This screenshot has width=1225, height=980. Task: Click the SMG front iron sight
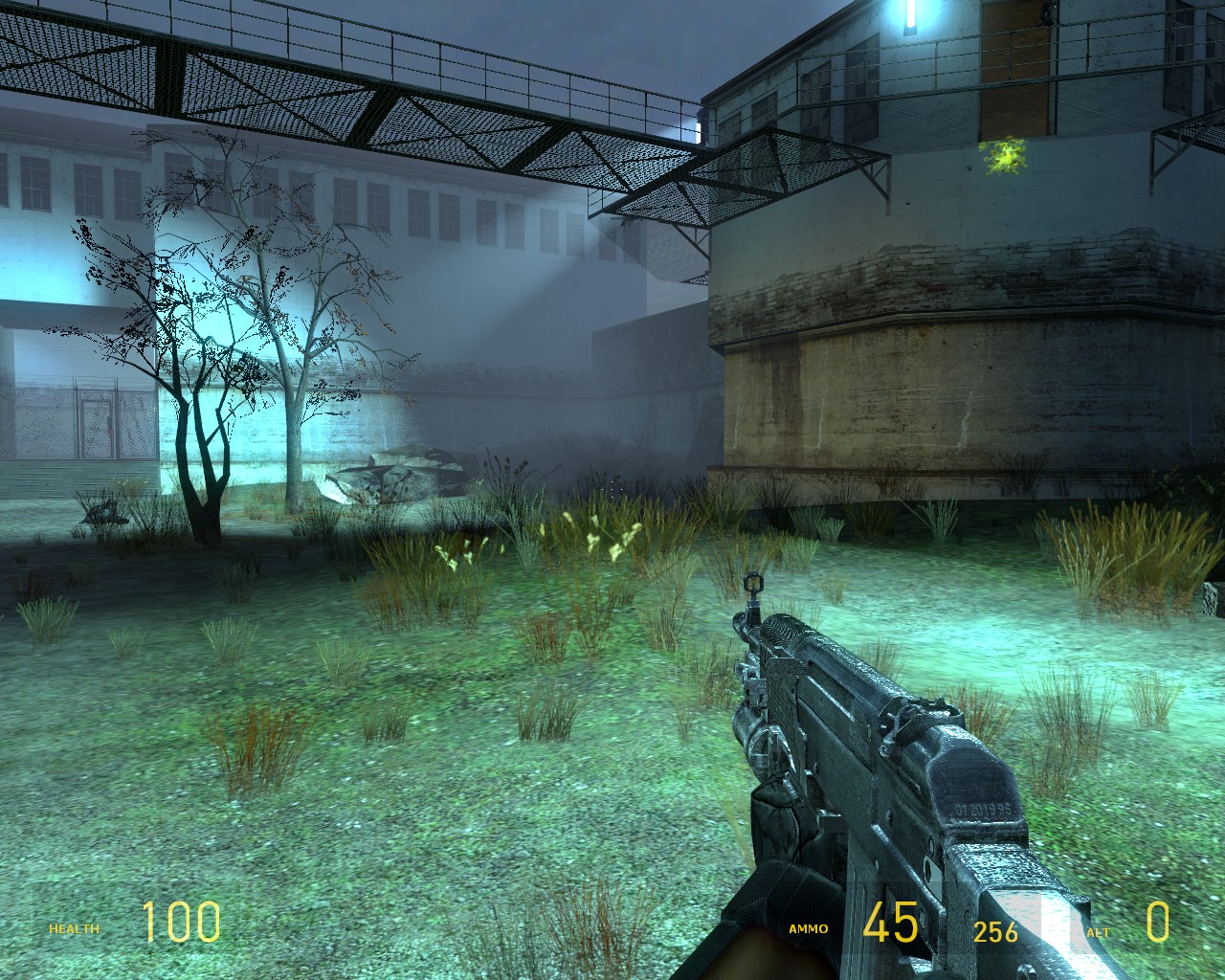tap(752, 584)
